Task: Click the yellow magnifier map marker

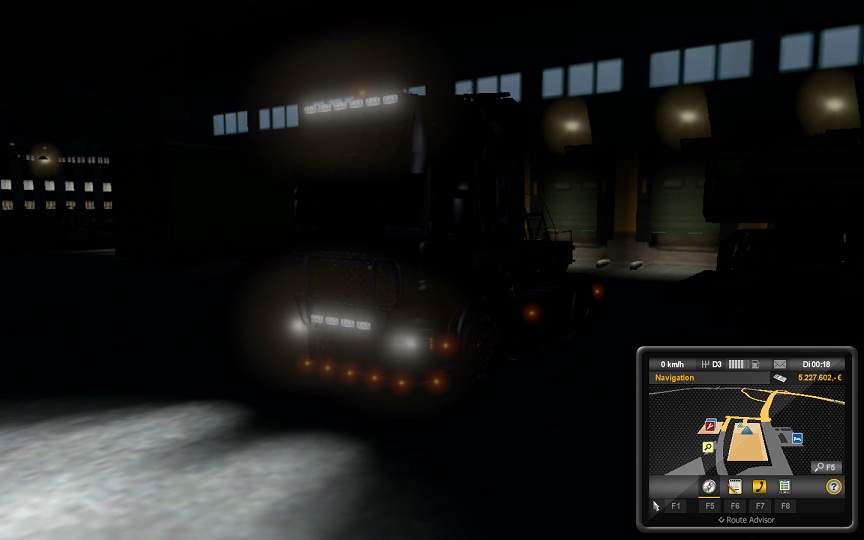Action: (708, 447)
